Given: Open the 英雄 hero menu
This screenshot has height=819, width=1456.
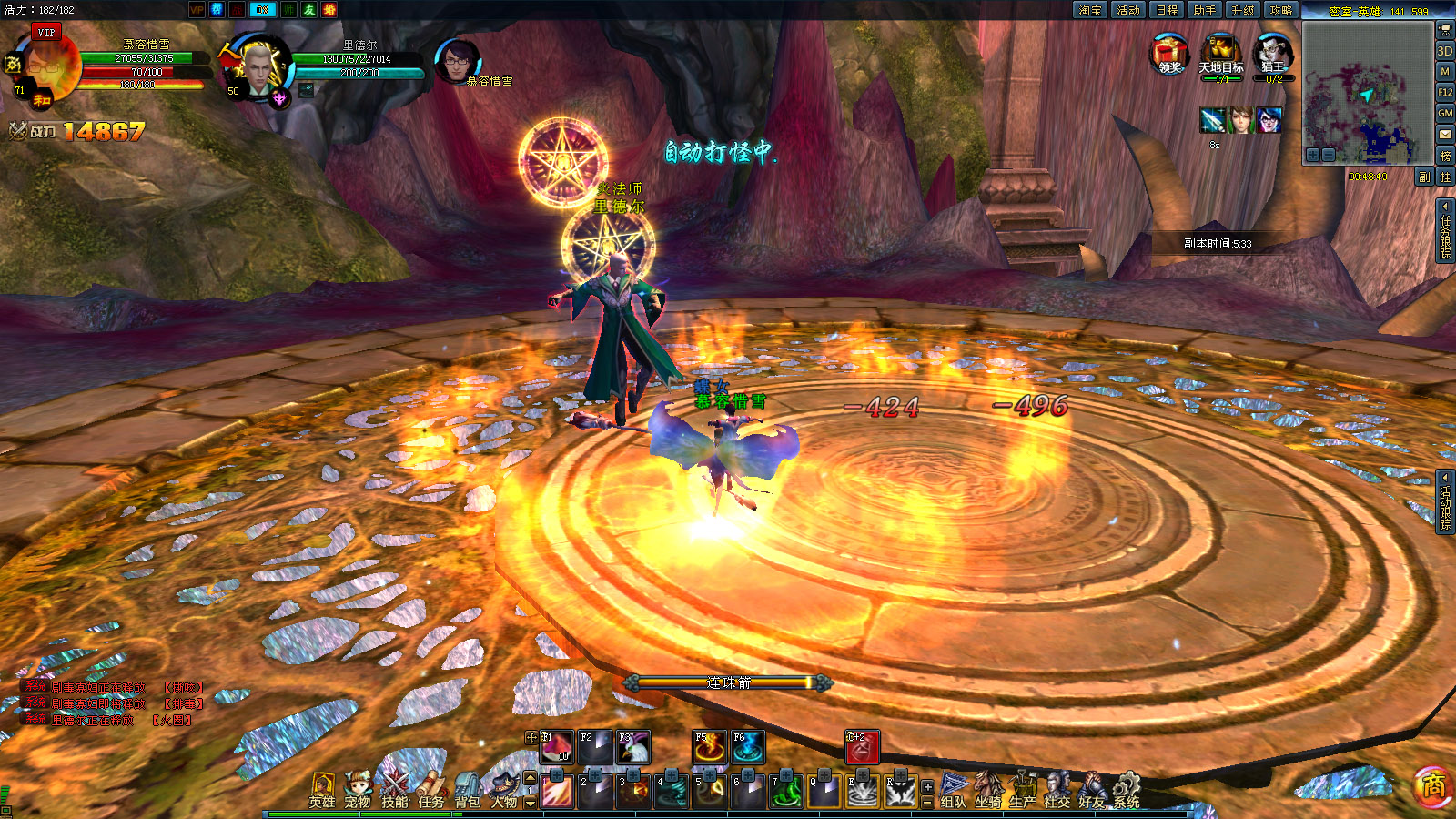Looking at the screenshot, I should click(321, 790).
